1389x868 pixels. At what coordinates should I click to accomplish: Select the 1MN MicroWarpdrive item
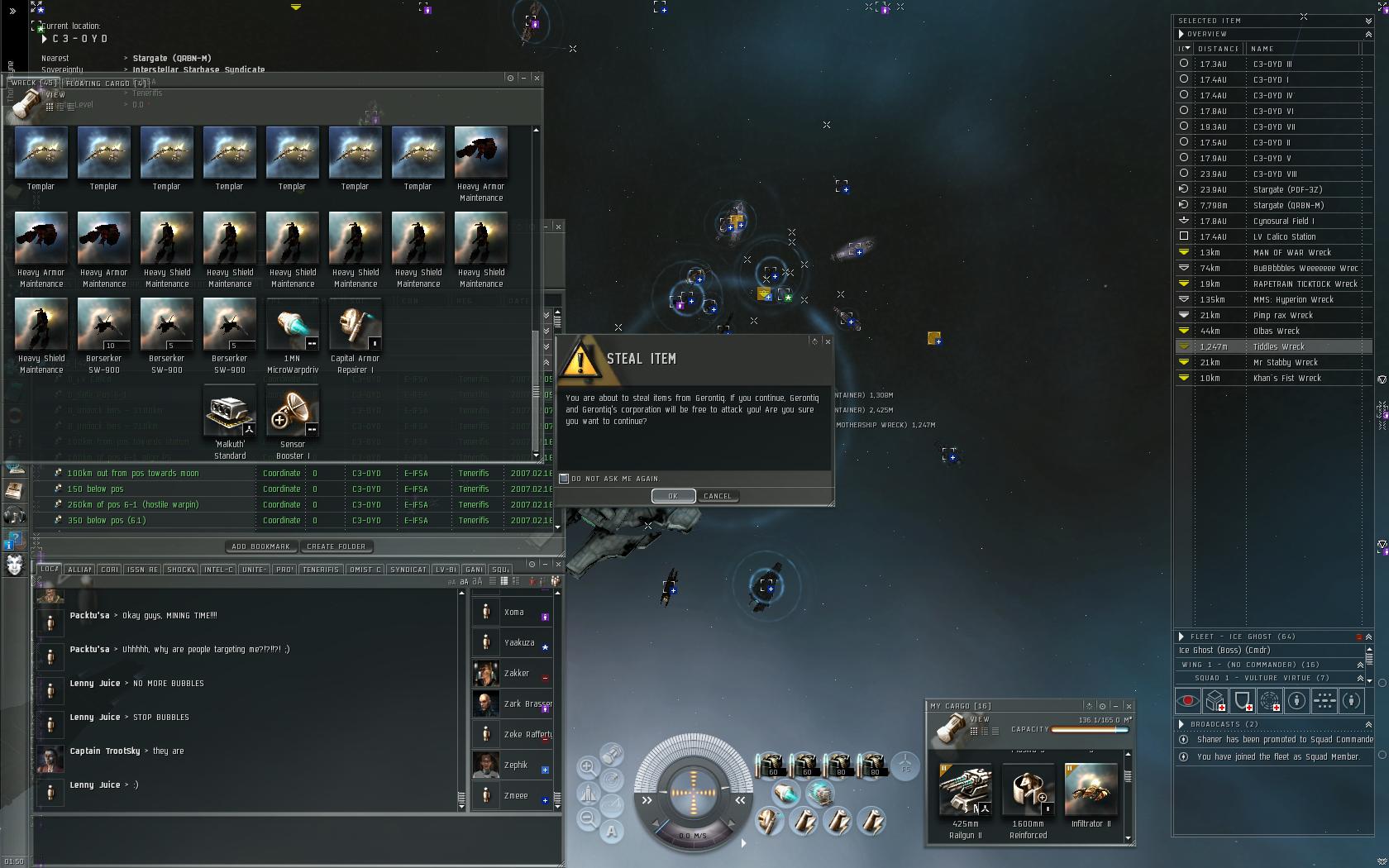pyautogui.click(x=292, y=328)
